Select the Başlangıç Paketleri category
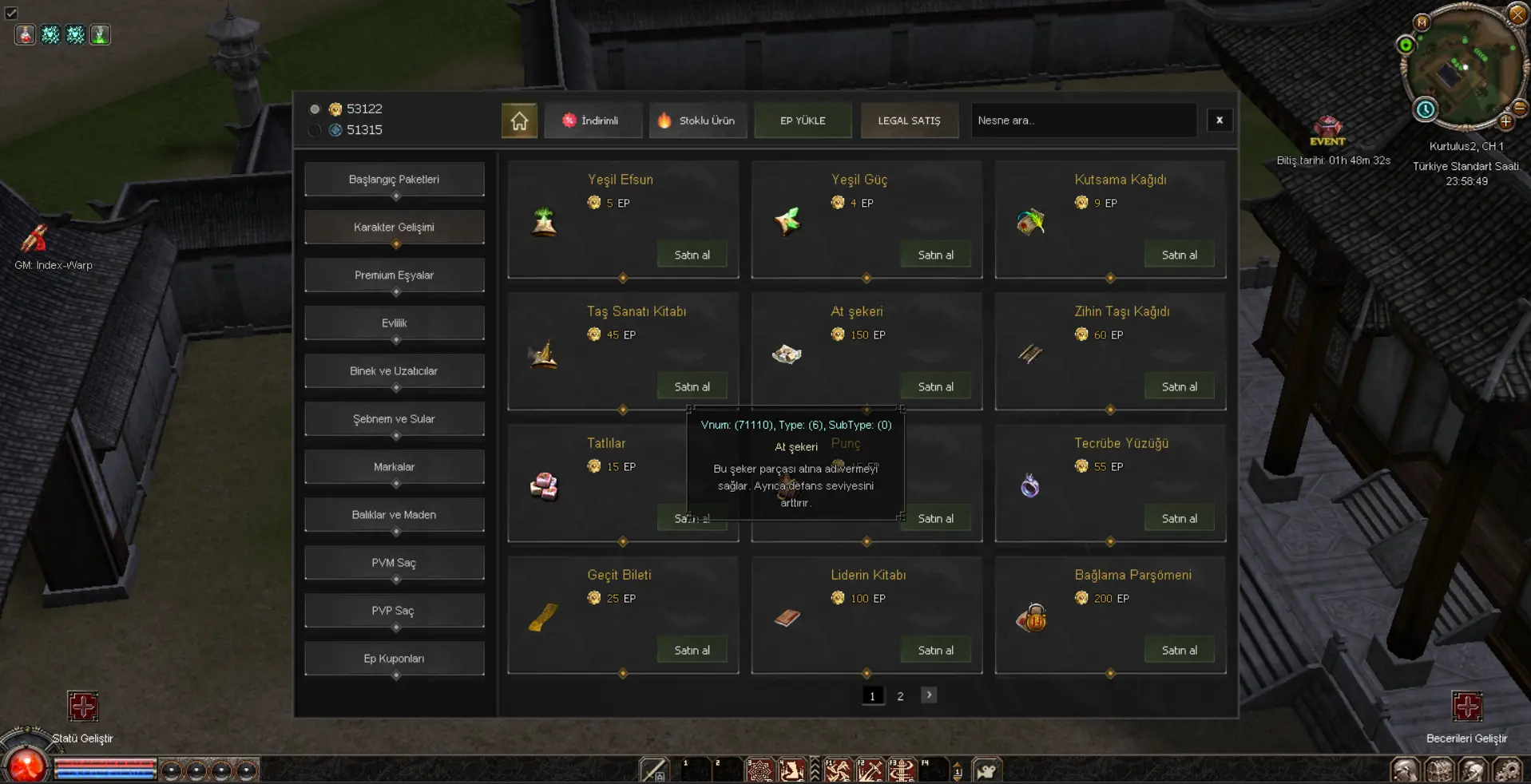 (x=394, y=180)
